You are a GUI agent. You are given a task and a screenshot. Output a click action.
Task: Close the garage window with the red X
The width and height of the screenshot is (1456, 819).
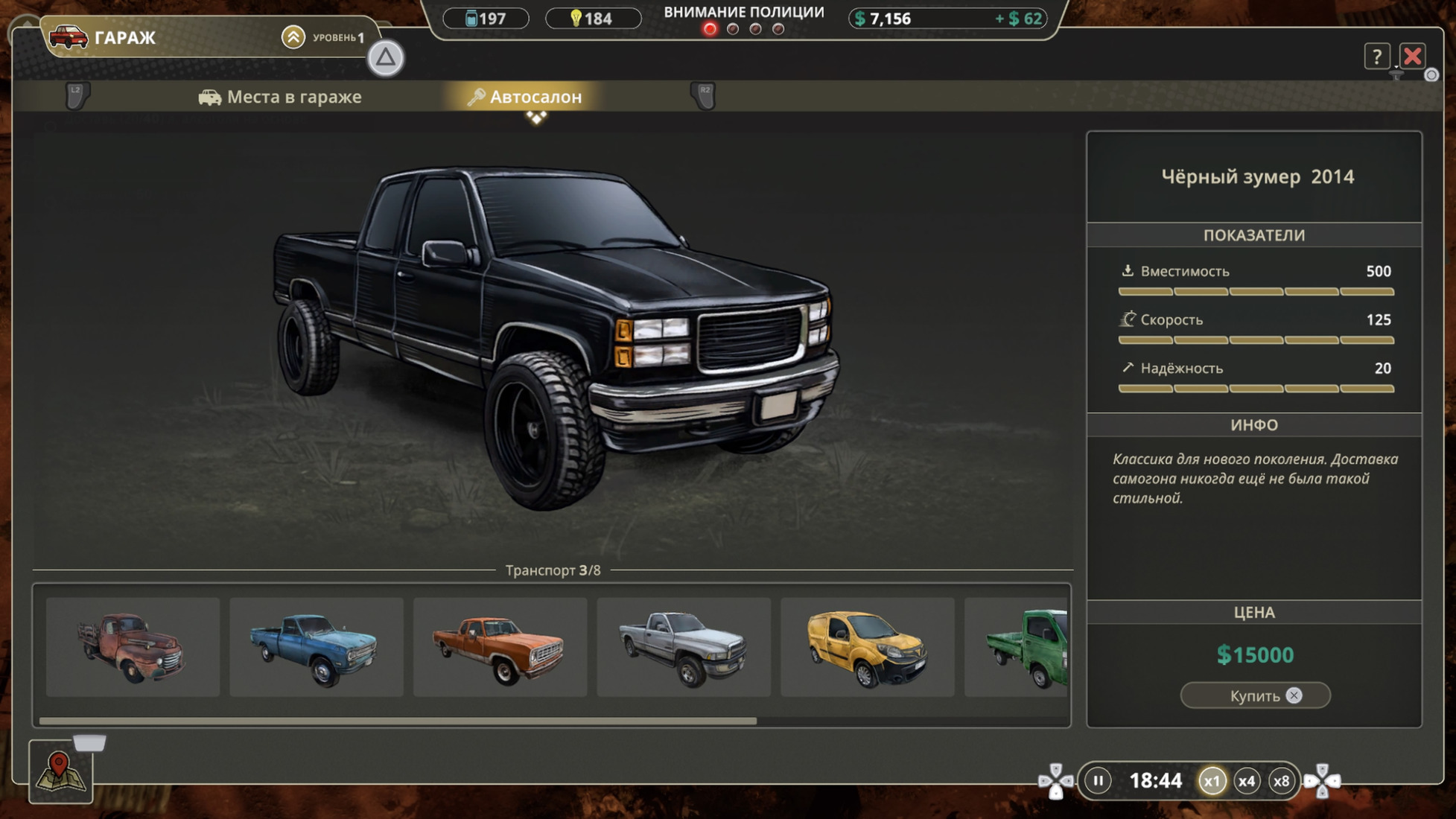click(1412, 56)
